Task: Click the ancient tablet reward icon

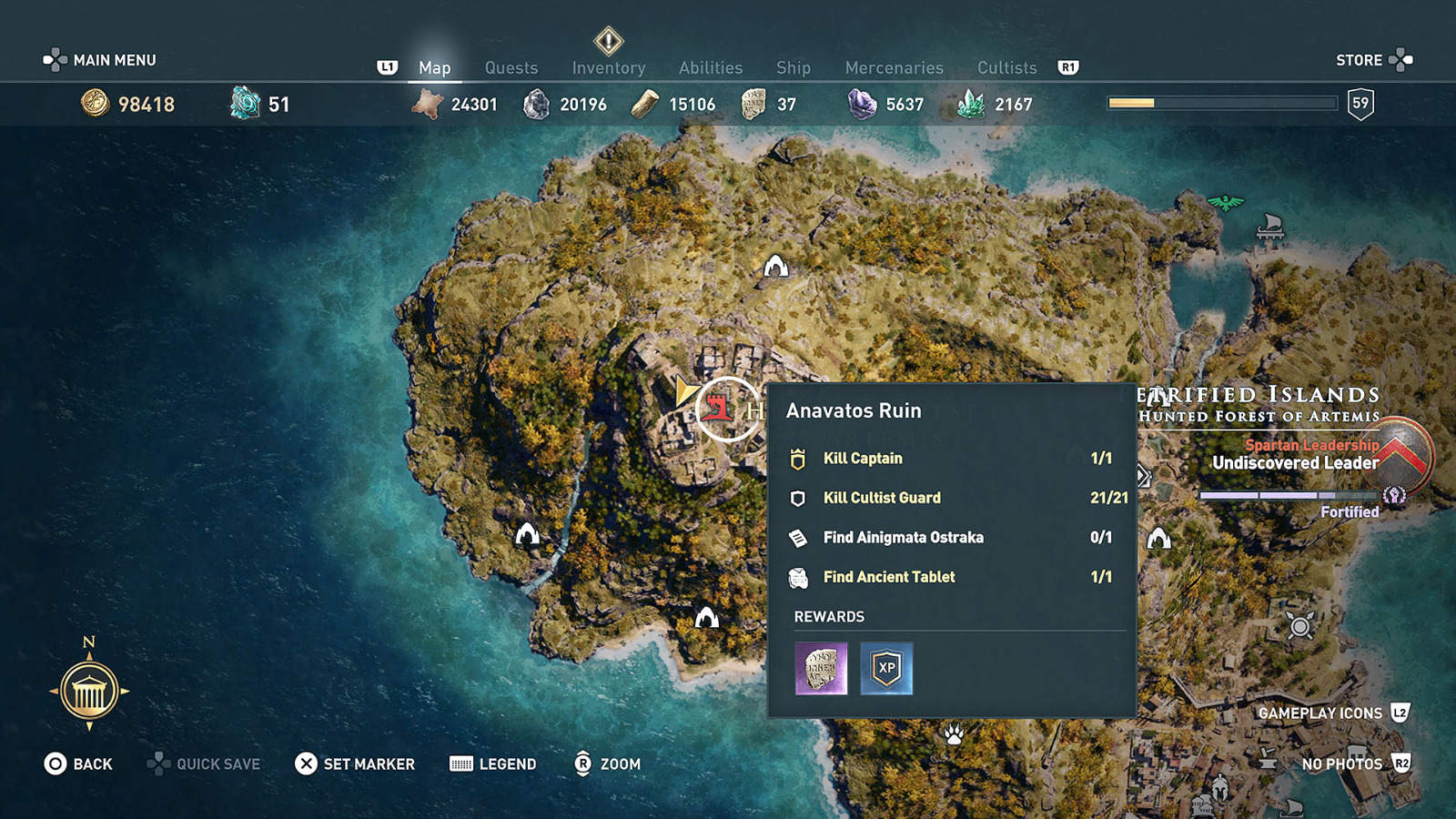Action: (821, 669)
